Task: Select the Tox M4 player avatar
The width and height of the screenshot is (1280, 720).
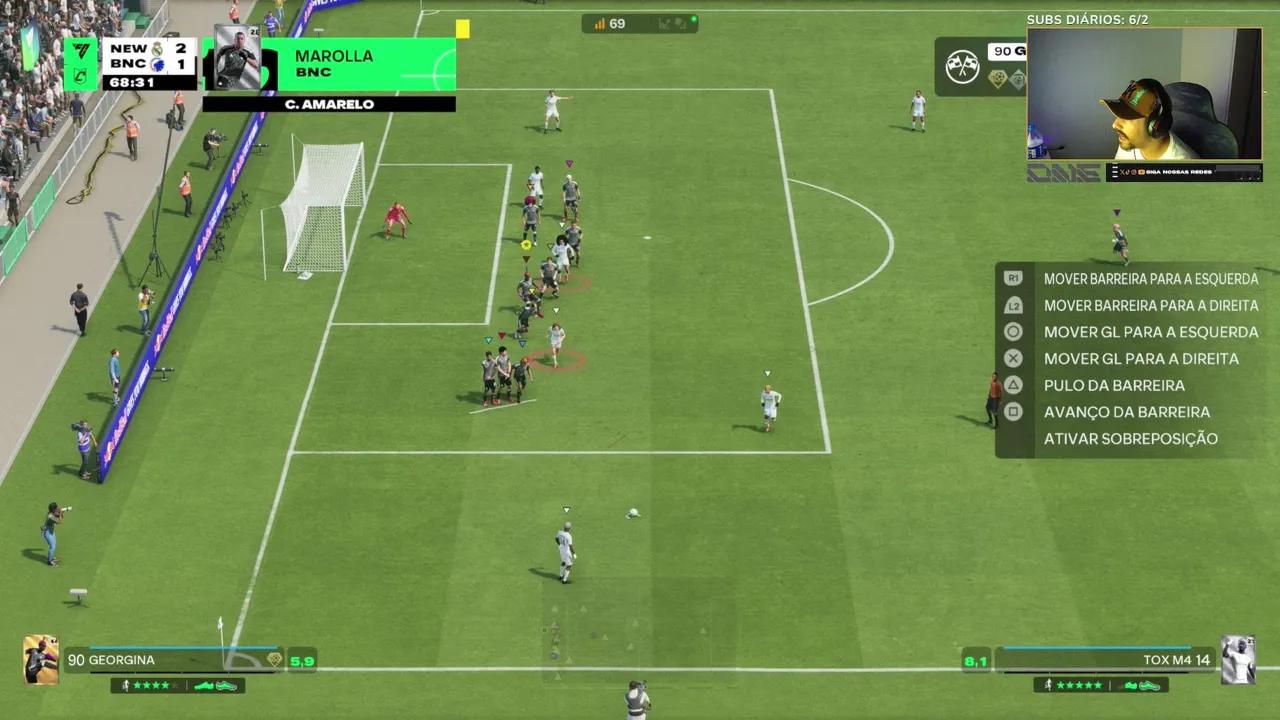Action: 1238,660
